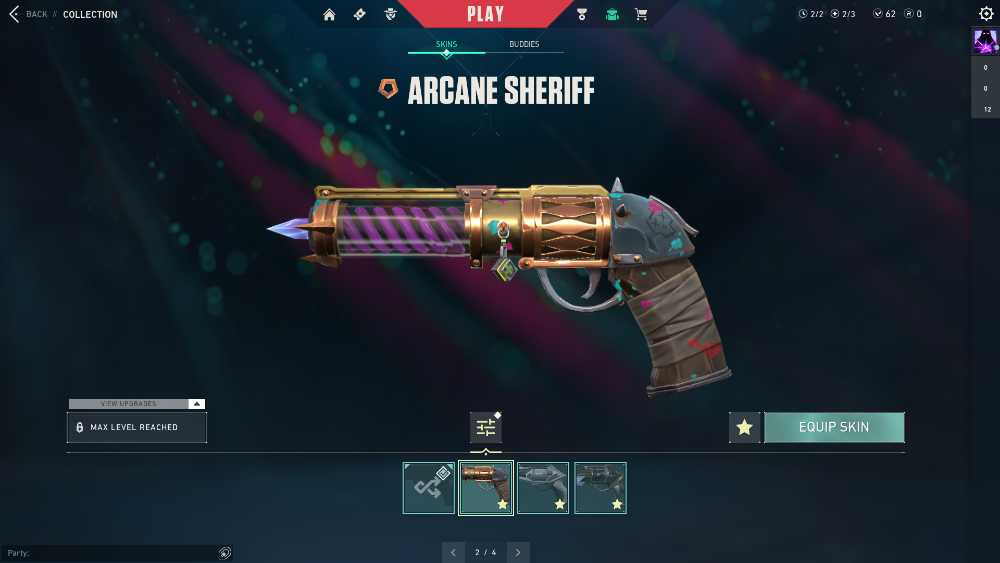Screen dimensions: 1000x563
Task: Click the red PLAY button
Action: pyautogui.click(x=485, y=14)
